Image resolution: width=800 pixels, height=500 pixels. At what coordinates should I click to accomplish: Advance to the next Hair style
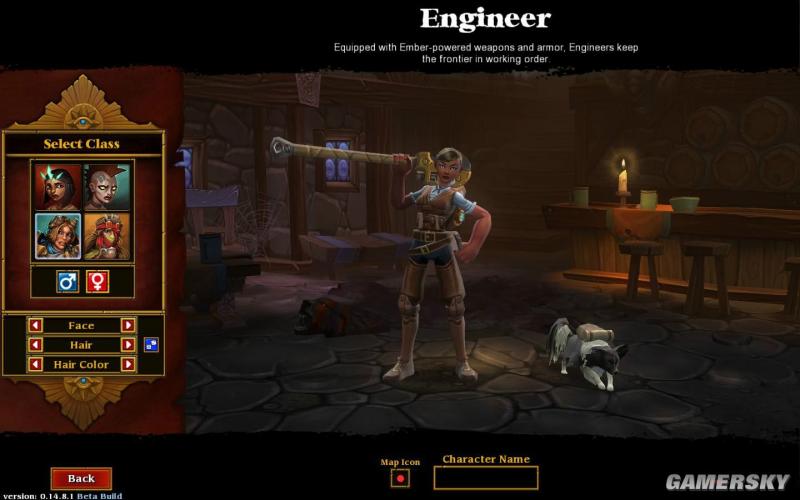tap(128, 345)
